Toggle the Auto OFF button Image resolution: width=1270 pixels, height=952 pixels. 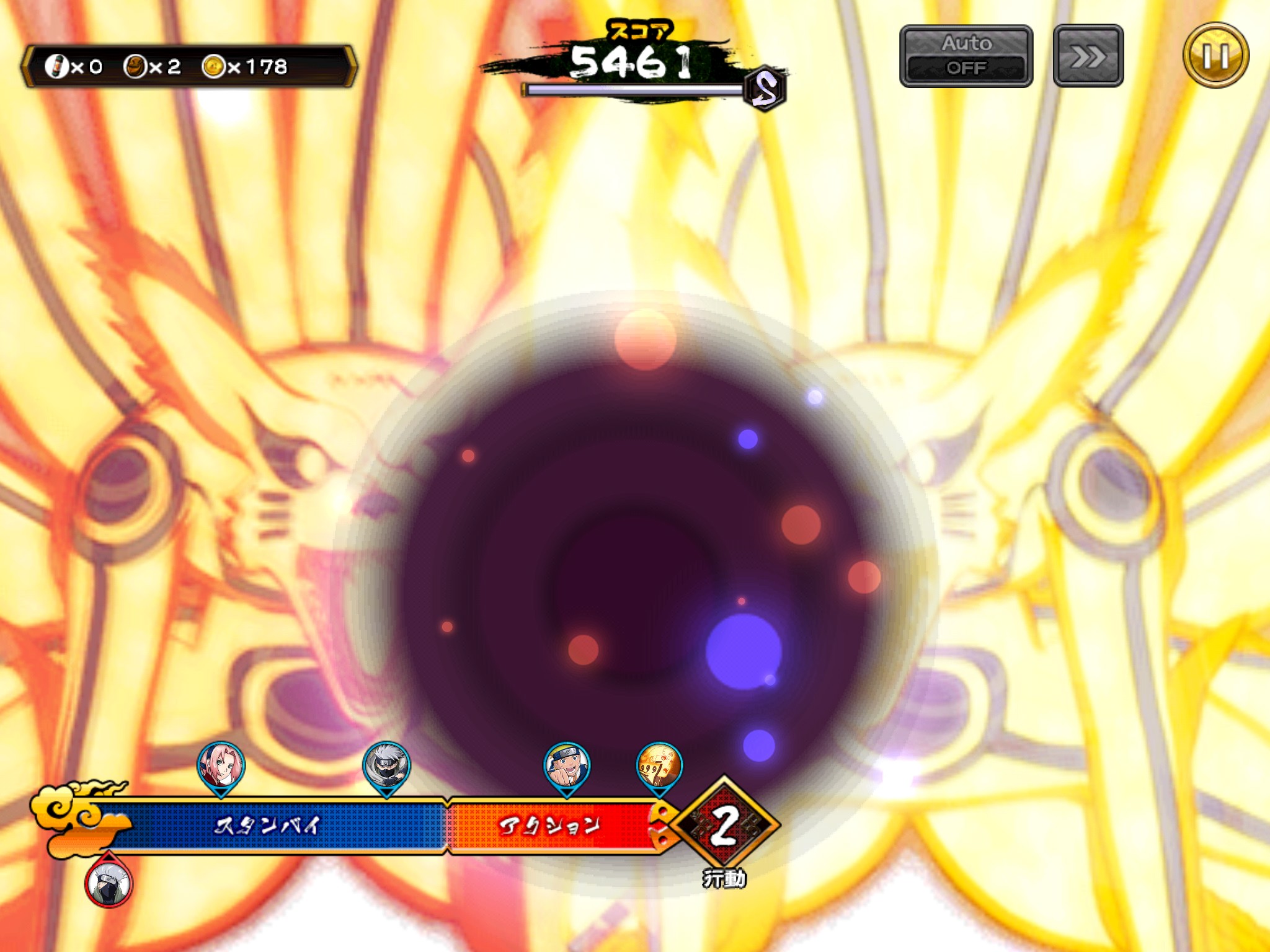pyautogui.click(x=966, y=56)
